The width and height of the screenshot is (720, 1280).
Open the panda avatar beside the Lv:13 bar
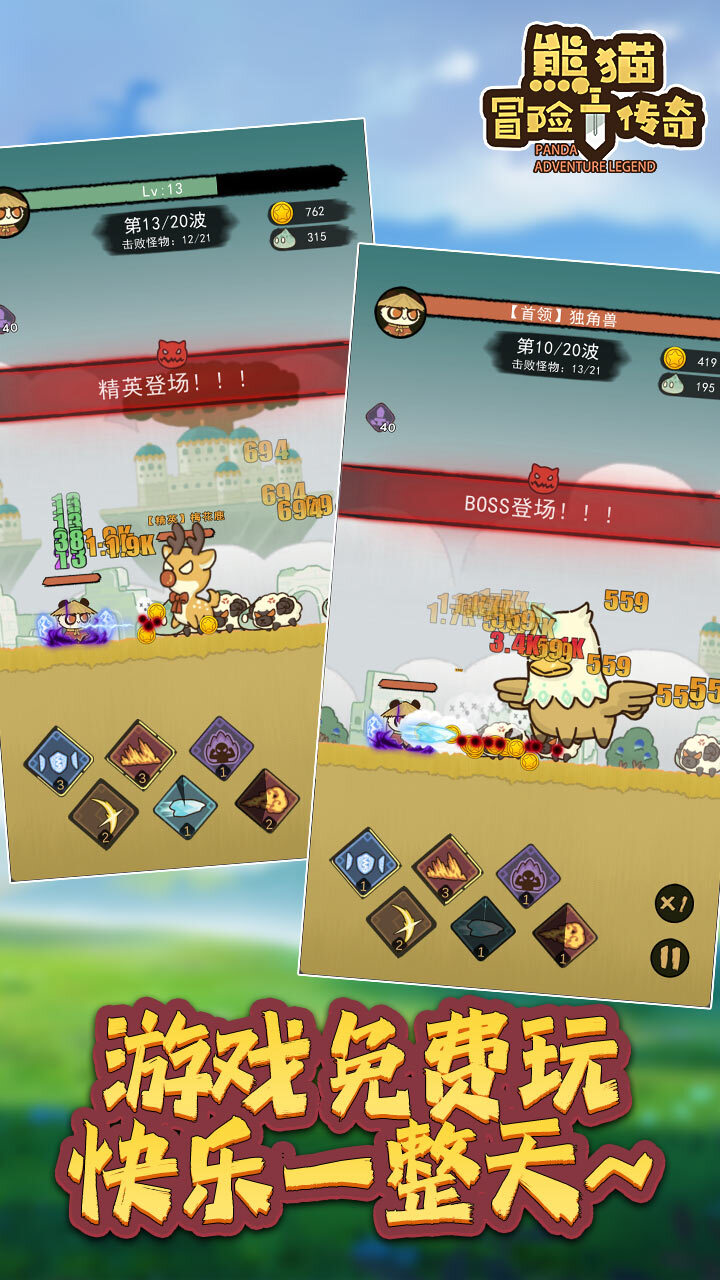tap(10, 211)
